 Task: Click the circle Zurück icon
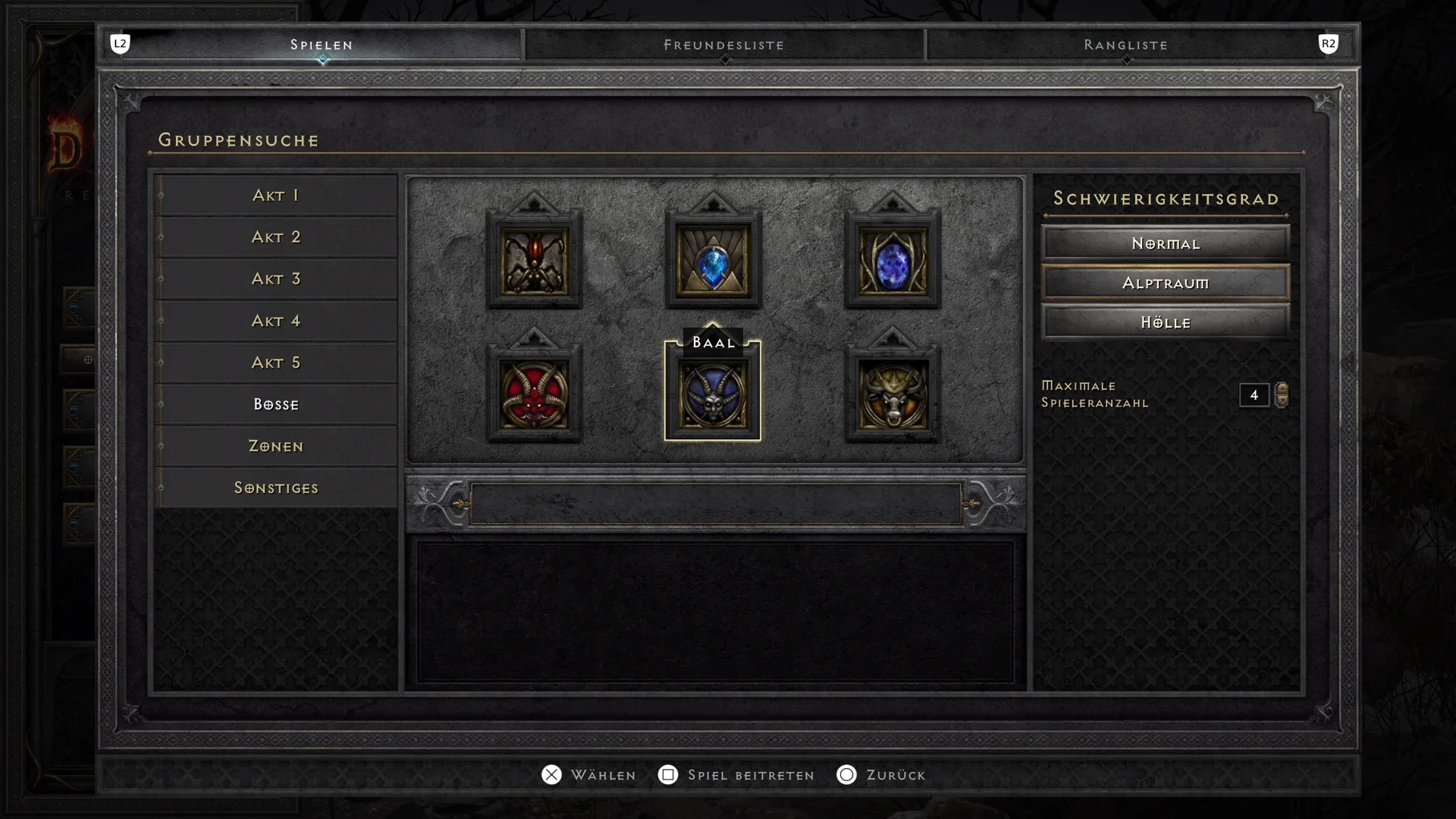tap(846, 775)
